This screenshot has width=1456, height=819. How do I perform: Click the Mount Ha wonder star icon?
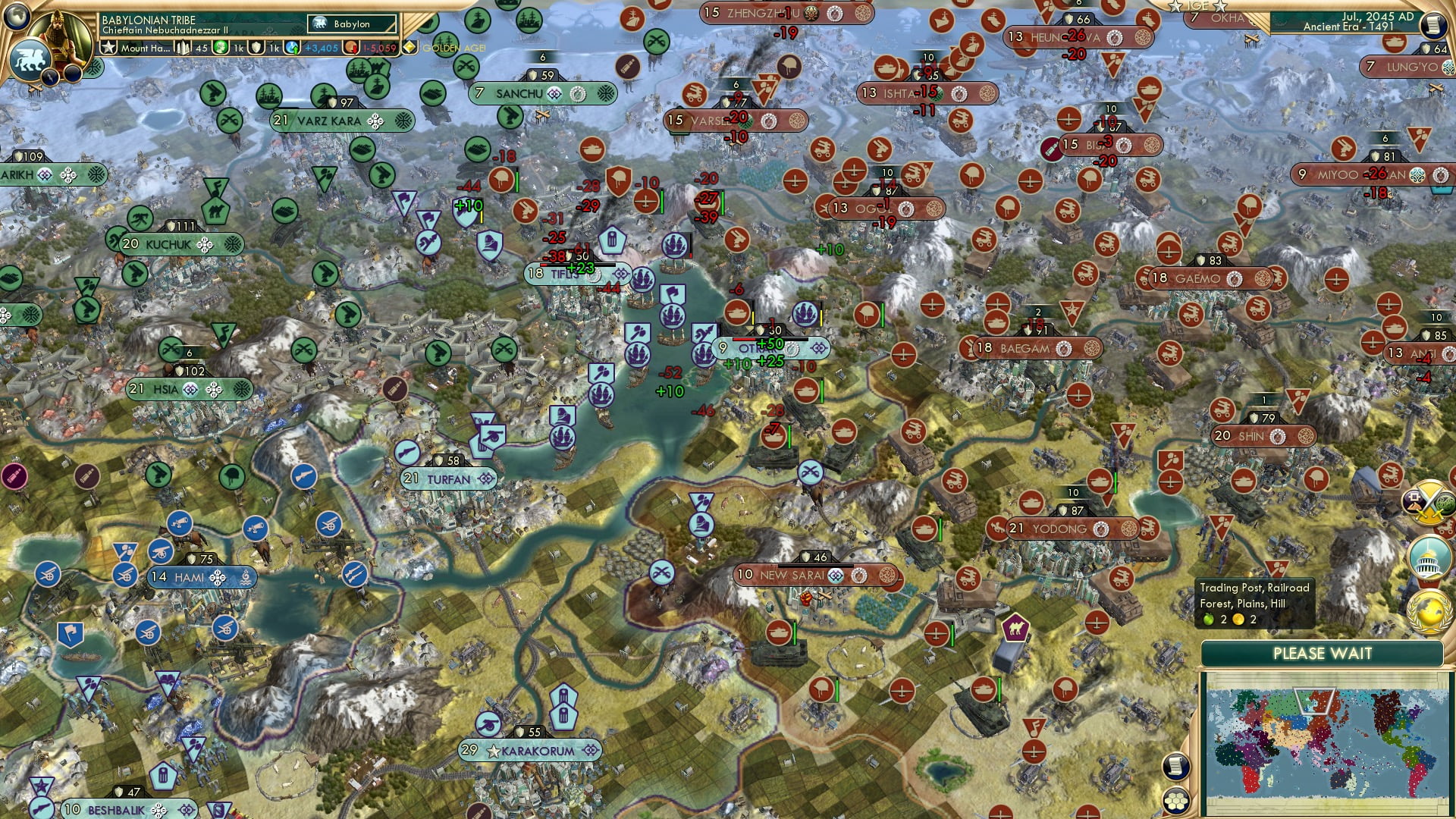108,48
